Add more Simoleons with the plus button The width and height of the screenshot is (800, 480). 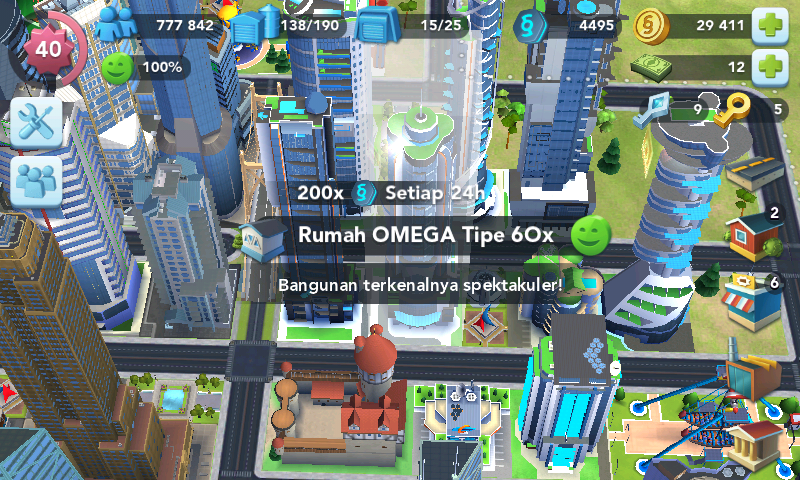click(768, 24)
